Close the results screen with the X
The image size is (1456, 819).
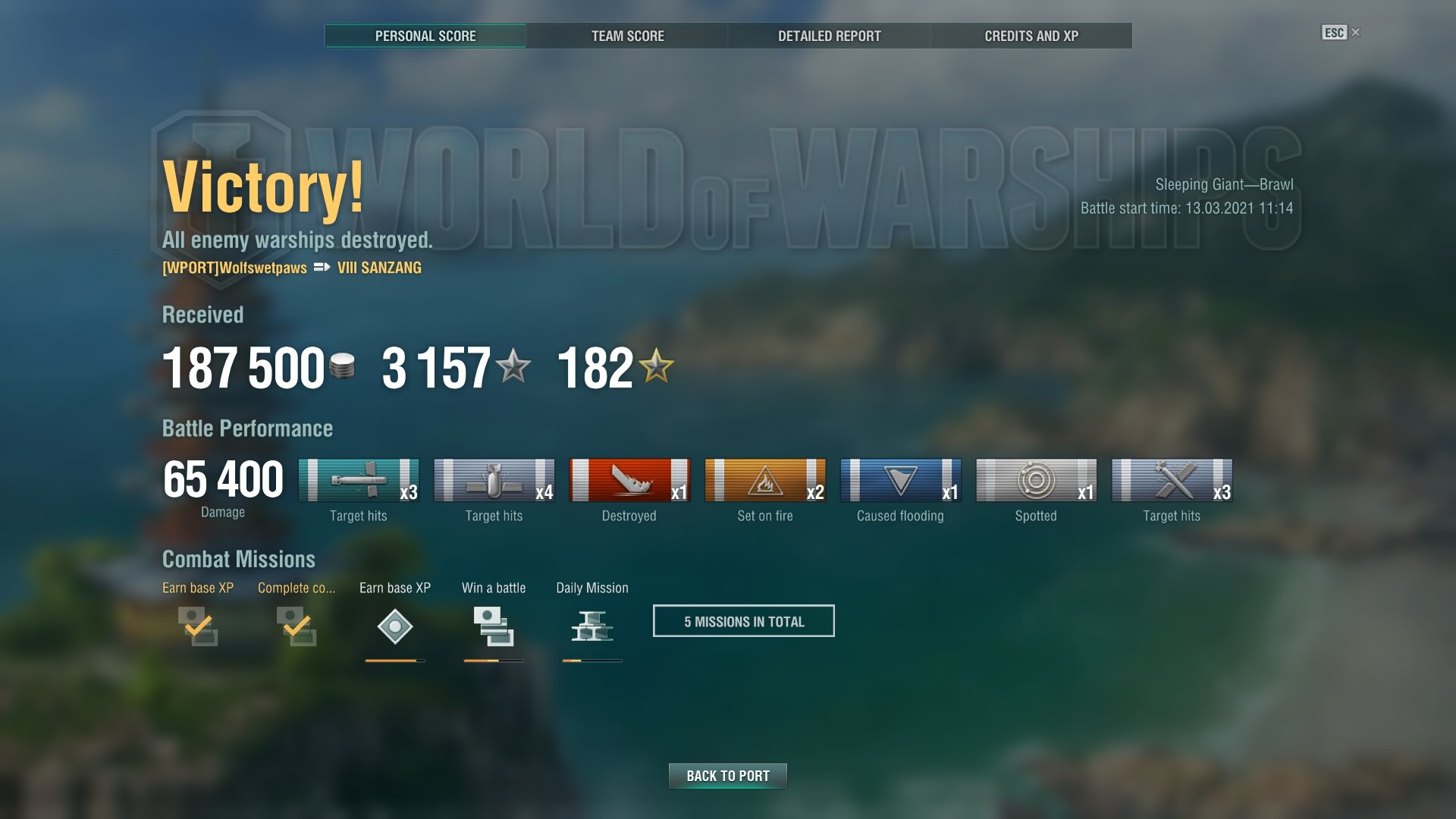(1356, 32)
